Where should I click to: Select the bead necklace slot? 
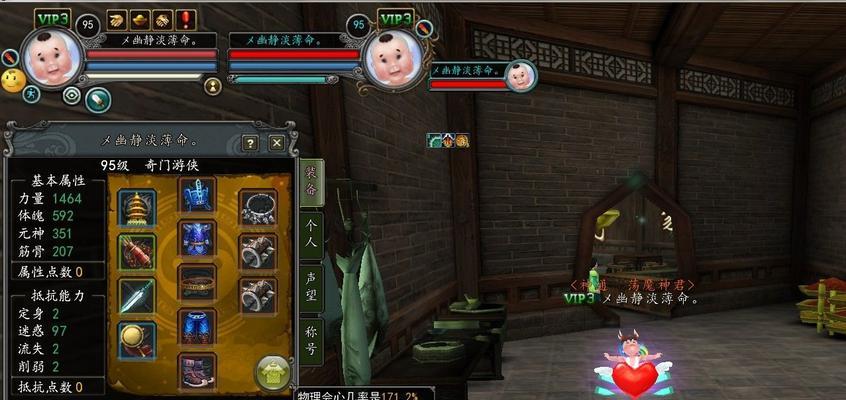click(258, 208)
